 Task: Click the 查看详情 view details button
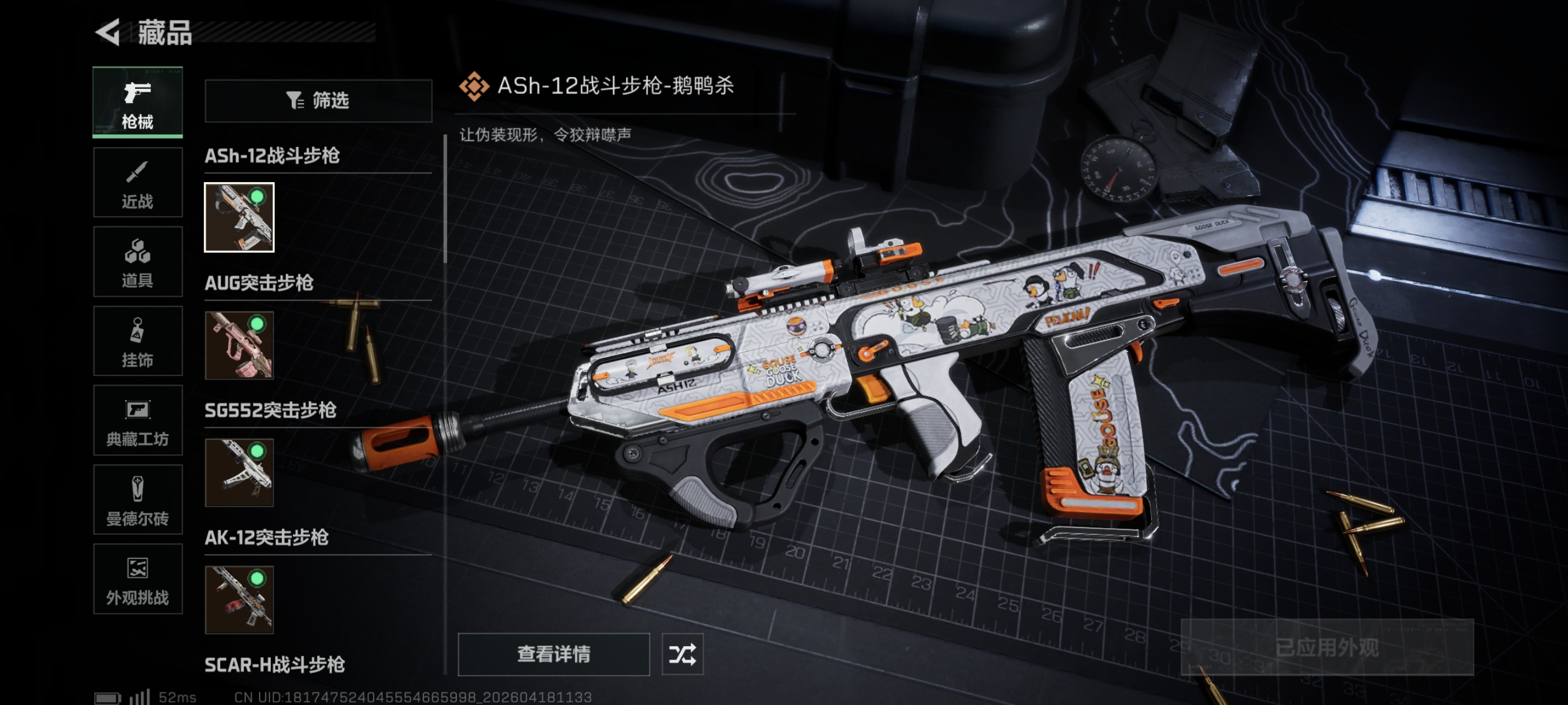click(553, 654)
